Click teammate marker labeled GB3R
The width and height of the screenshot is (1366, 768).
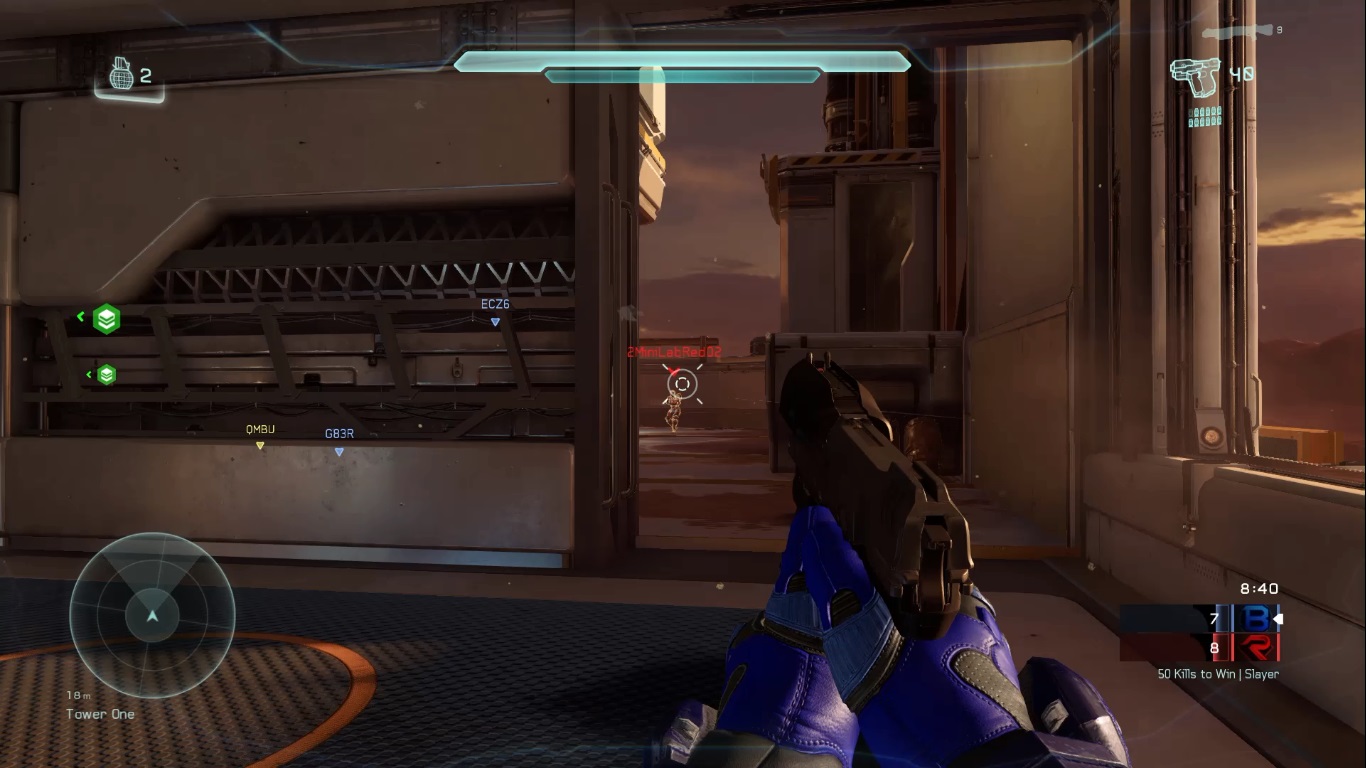point(339,441)
